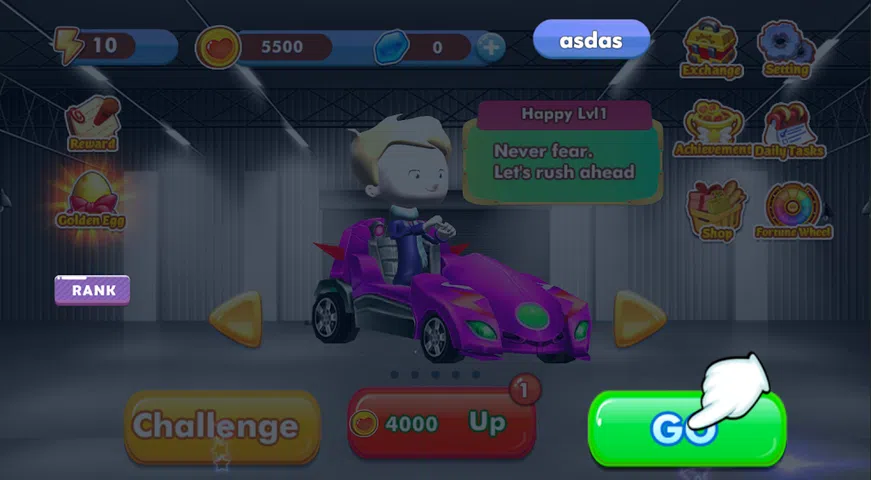
Task: Open the Exchange chest
Action: [711, 47]
